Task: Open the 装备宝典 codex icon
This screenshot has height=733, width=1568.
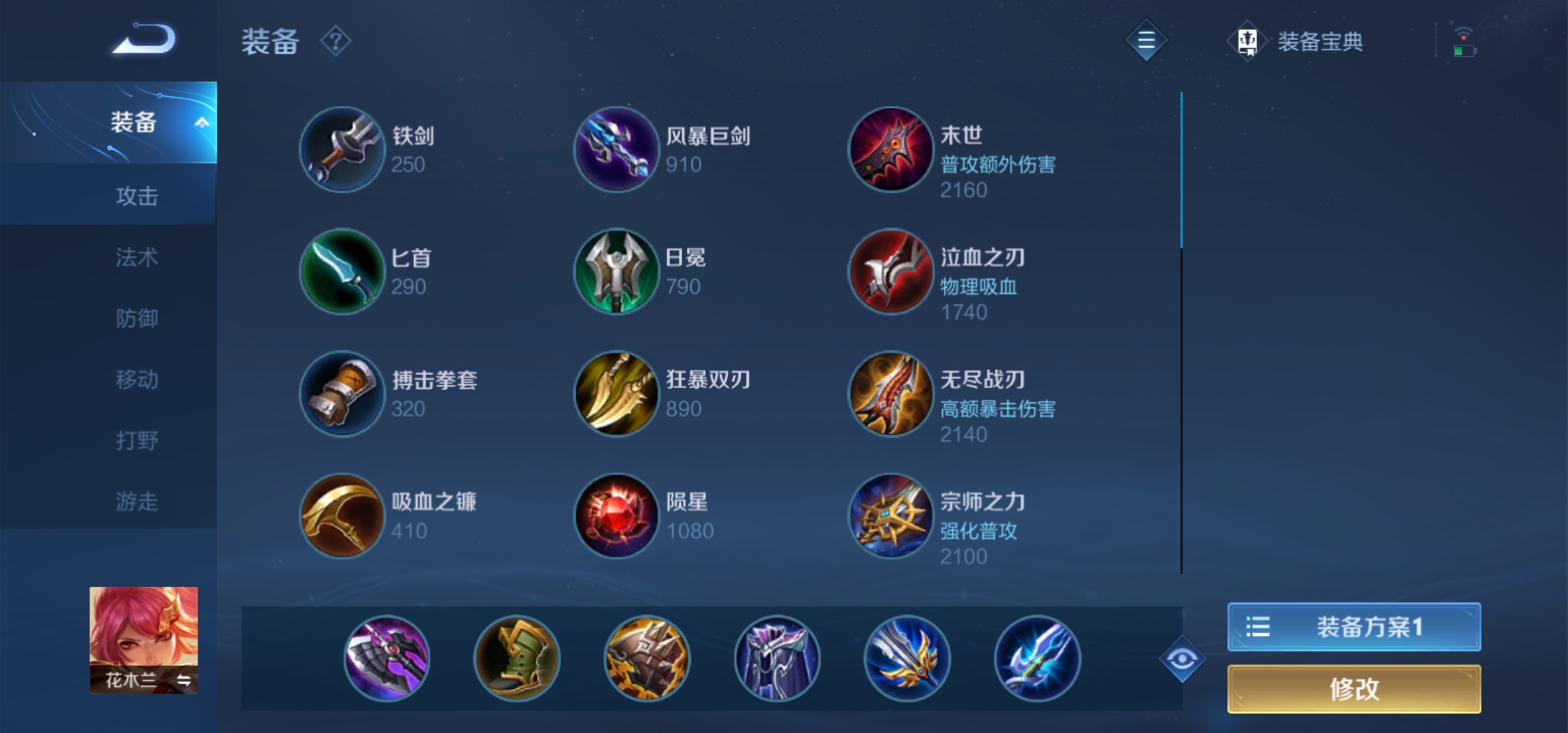Action: (1246, 41)
